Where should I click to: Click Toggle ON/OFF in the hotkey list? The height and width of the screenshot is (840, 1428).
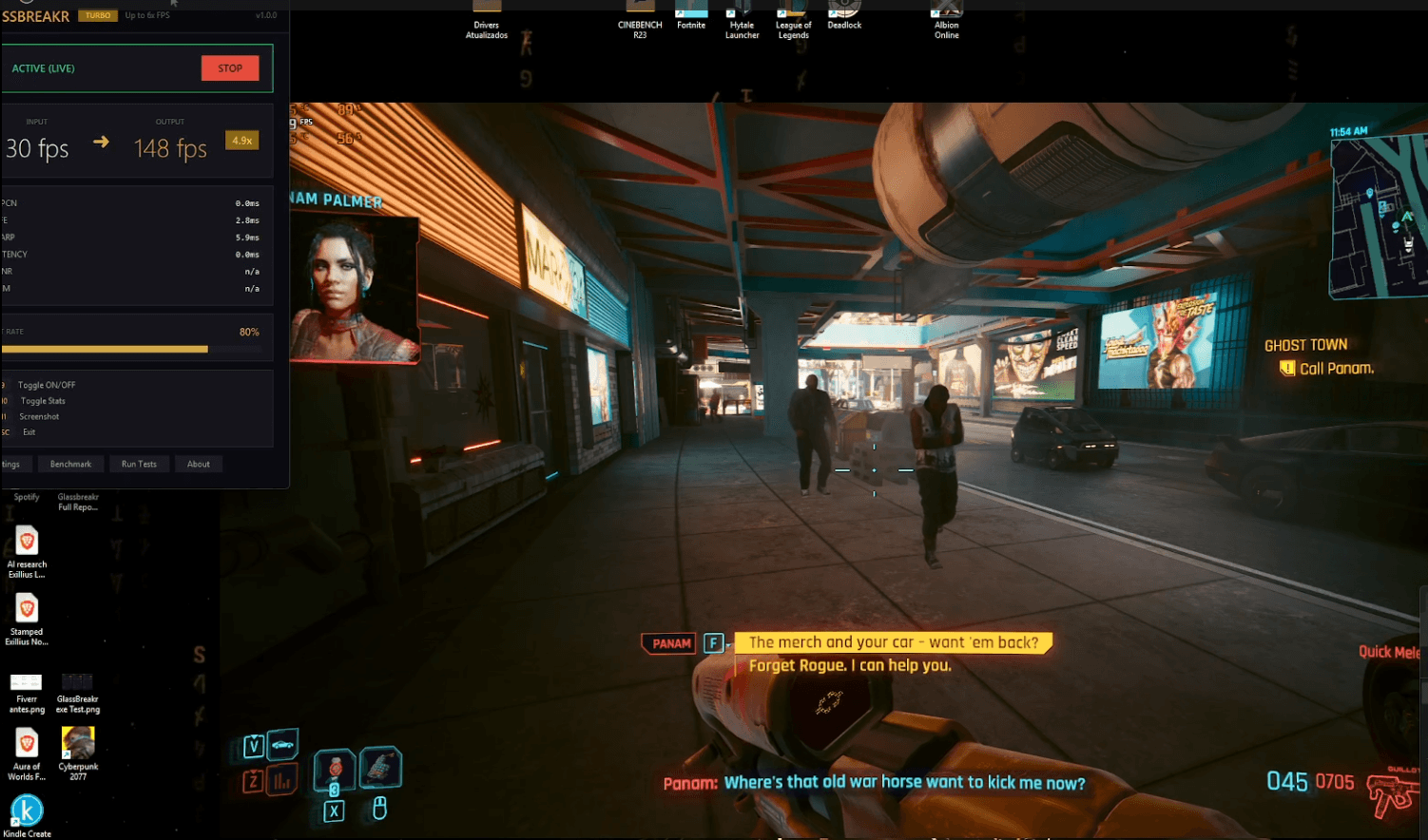[47, 384]
